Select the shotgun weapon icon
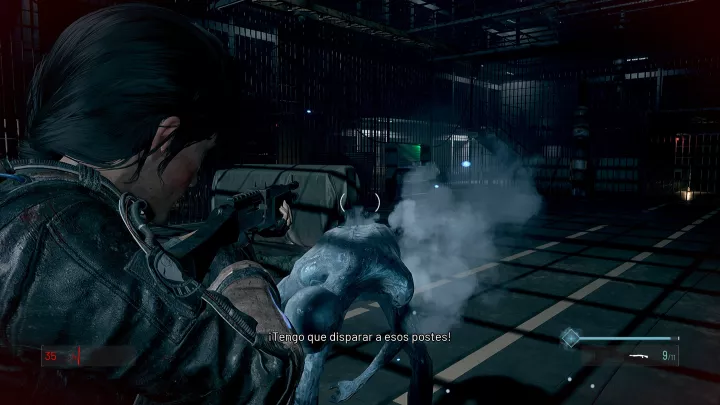The height and width of the screenshot is (405, 720). click(641, 355)
